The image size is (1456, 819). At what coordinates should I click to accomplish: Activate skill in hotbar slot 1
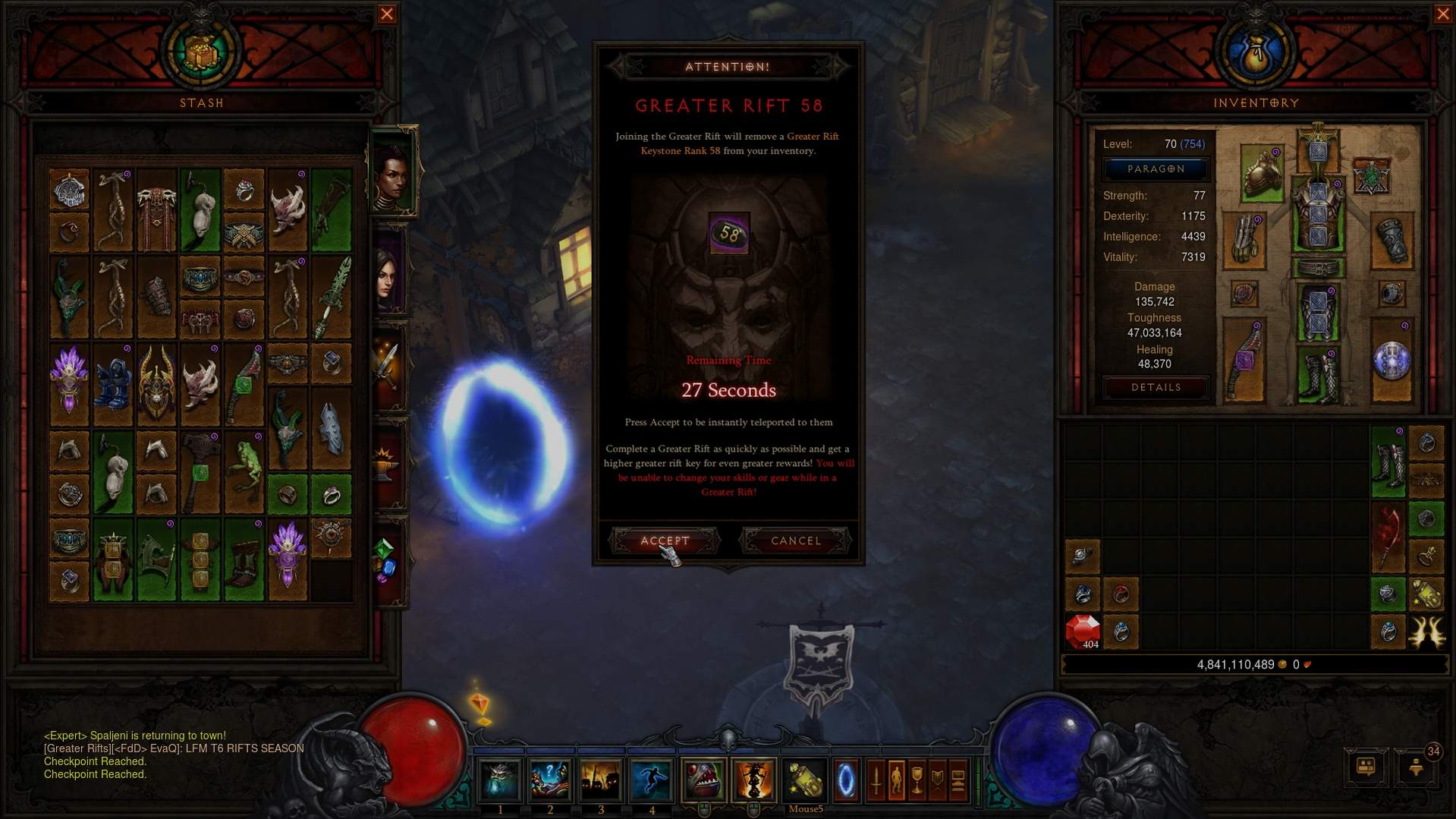500,780
